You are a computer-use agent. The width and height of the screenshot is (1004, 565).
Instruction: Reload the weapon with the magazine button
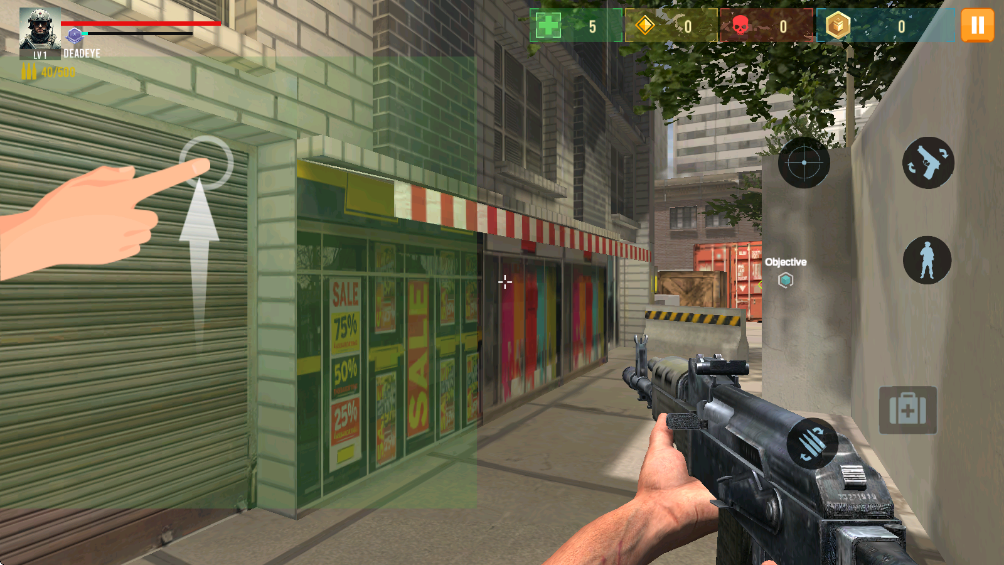pyautogui.click(x=812, y=443)
